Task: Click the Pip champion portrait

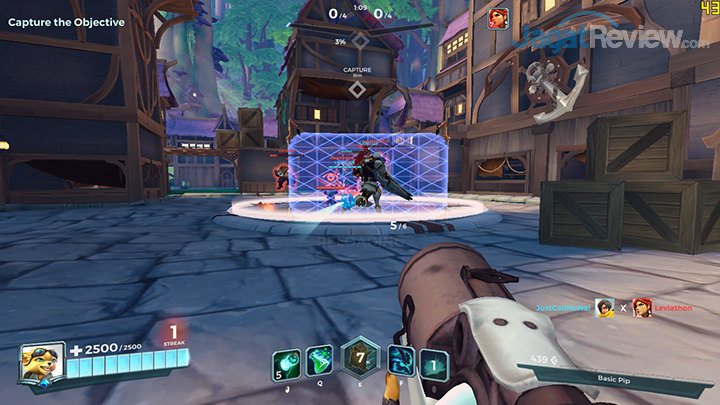Action: pyautogui.click(x=41, y=363)
